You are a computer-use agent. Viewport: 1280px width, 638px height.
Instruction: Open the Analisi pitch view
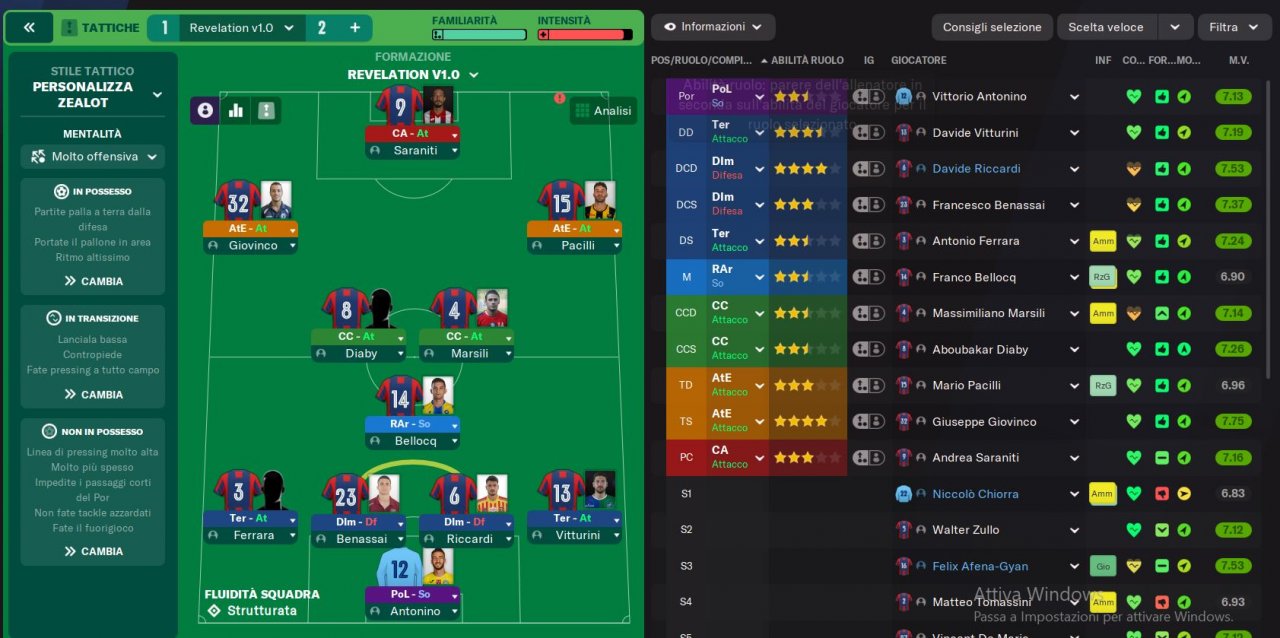(603, 111)
